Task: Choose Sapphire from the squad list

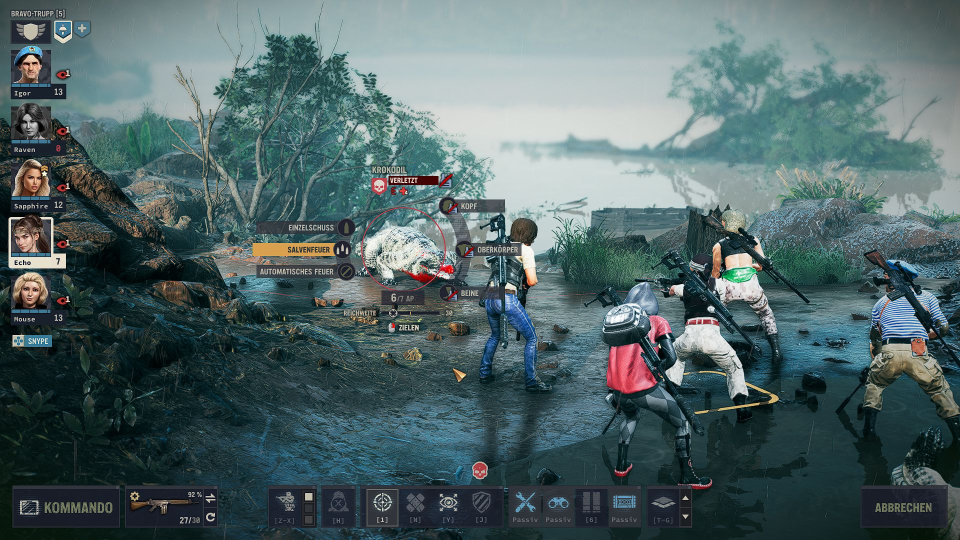Action: 31,179
